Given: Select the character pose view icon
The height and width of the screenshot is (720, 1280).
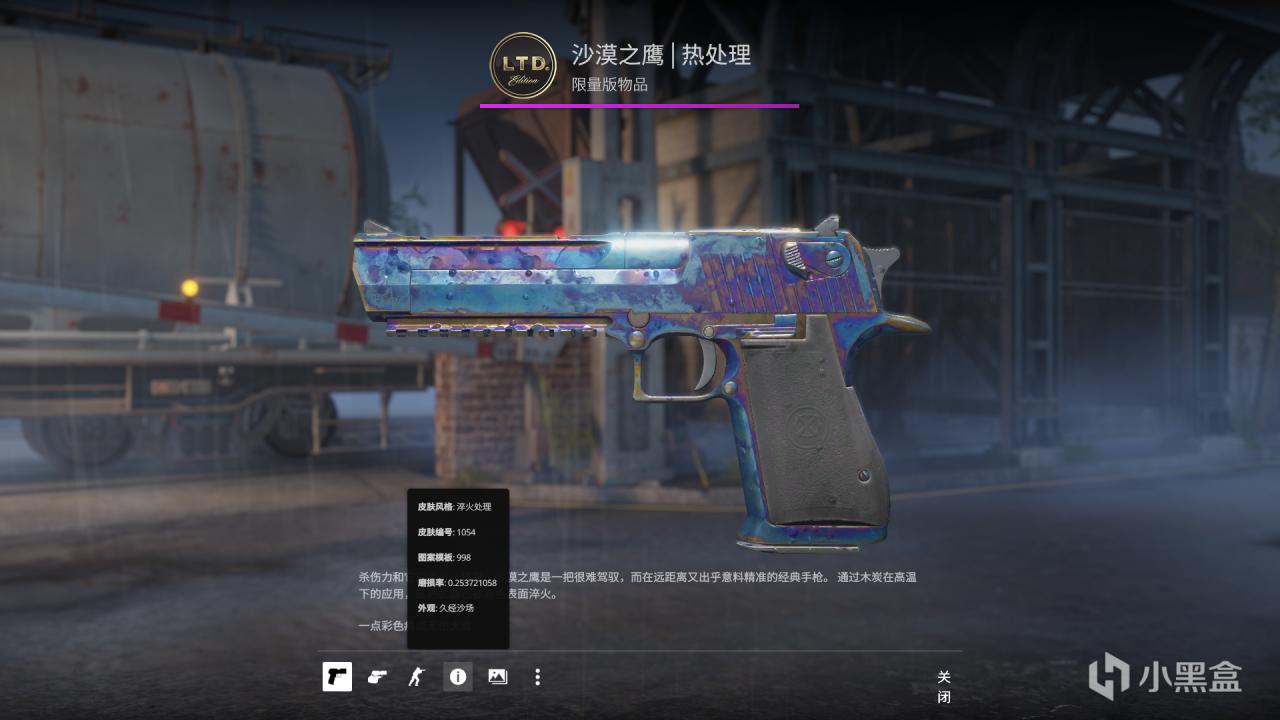Looking at the screenshot, I should (417, 677).
